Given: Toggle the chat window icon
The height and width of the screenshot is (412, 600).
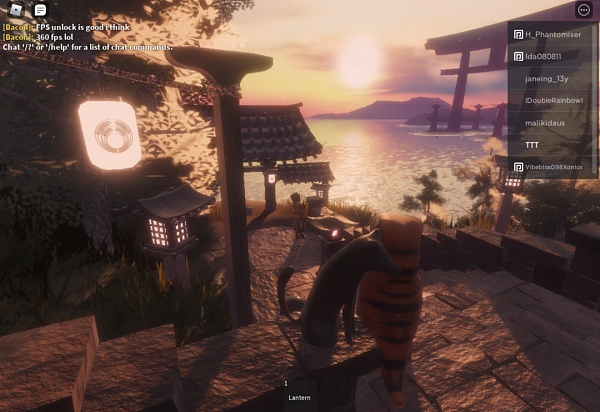Looking at the screenshot, I should pyautogui.click(x=40, y=10).
